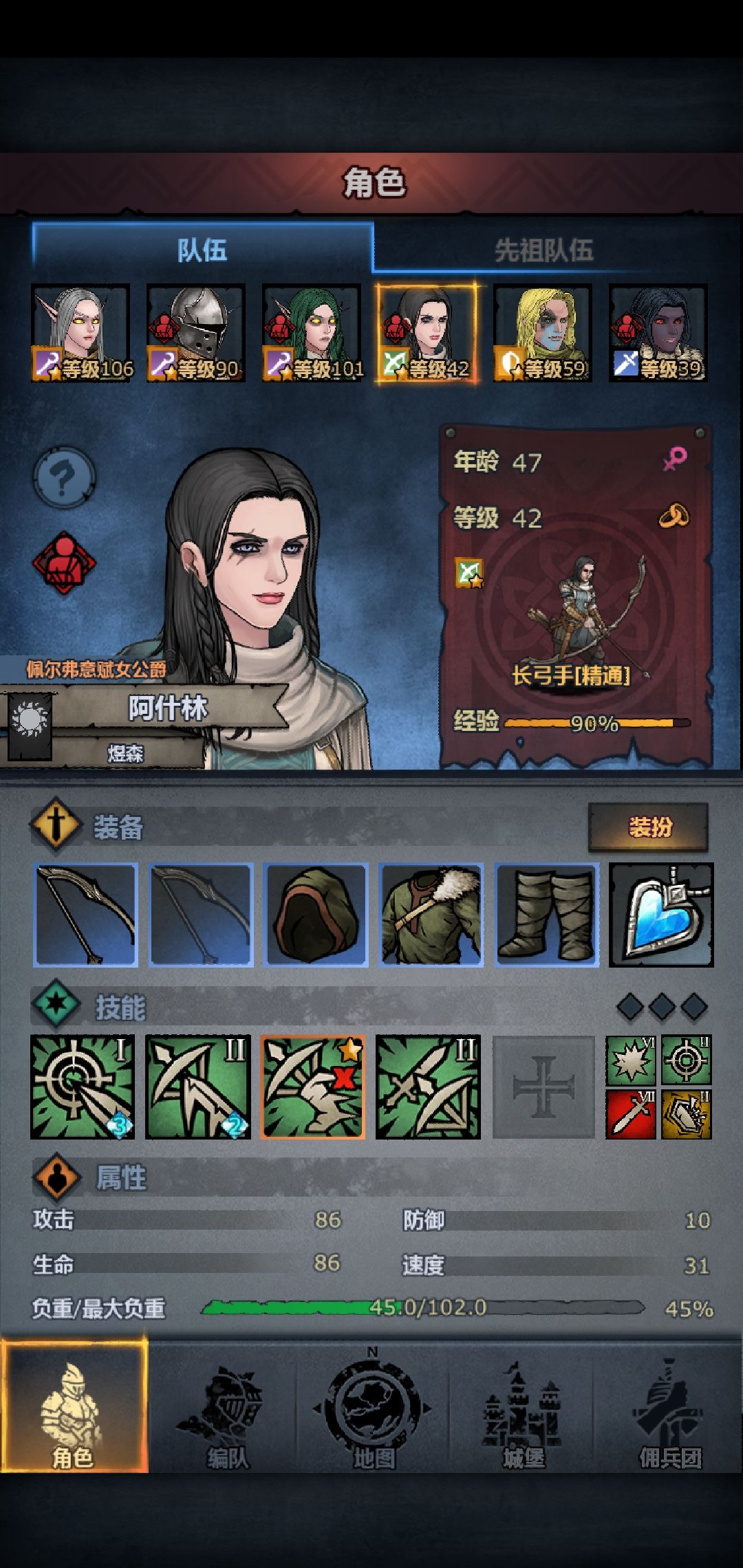Choose the level 39 dark elf portrait
The image size is (743, 1568).
click(x=658, y=333)
